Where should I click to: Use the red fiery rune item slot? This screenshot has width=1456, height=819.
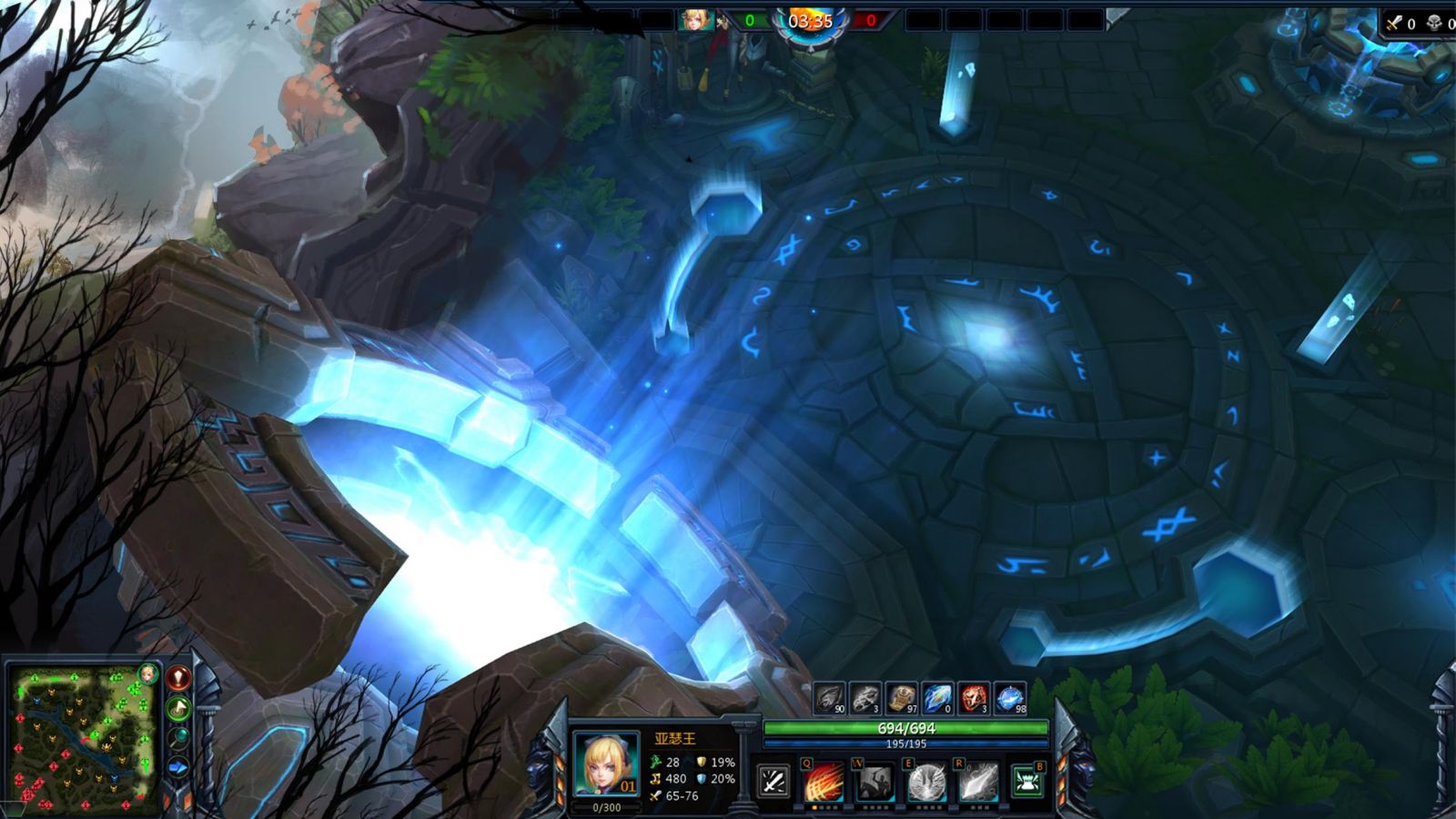974,699
